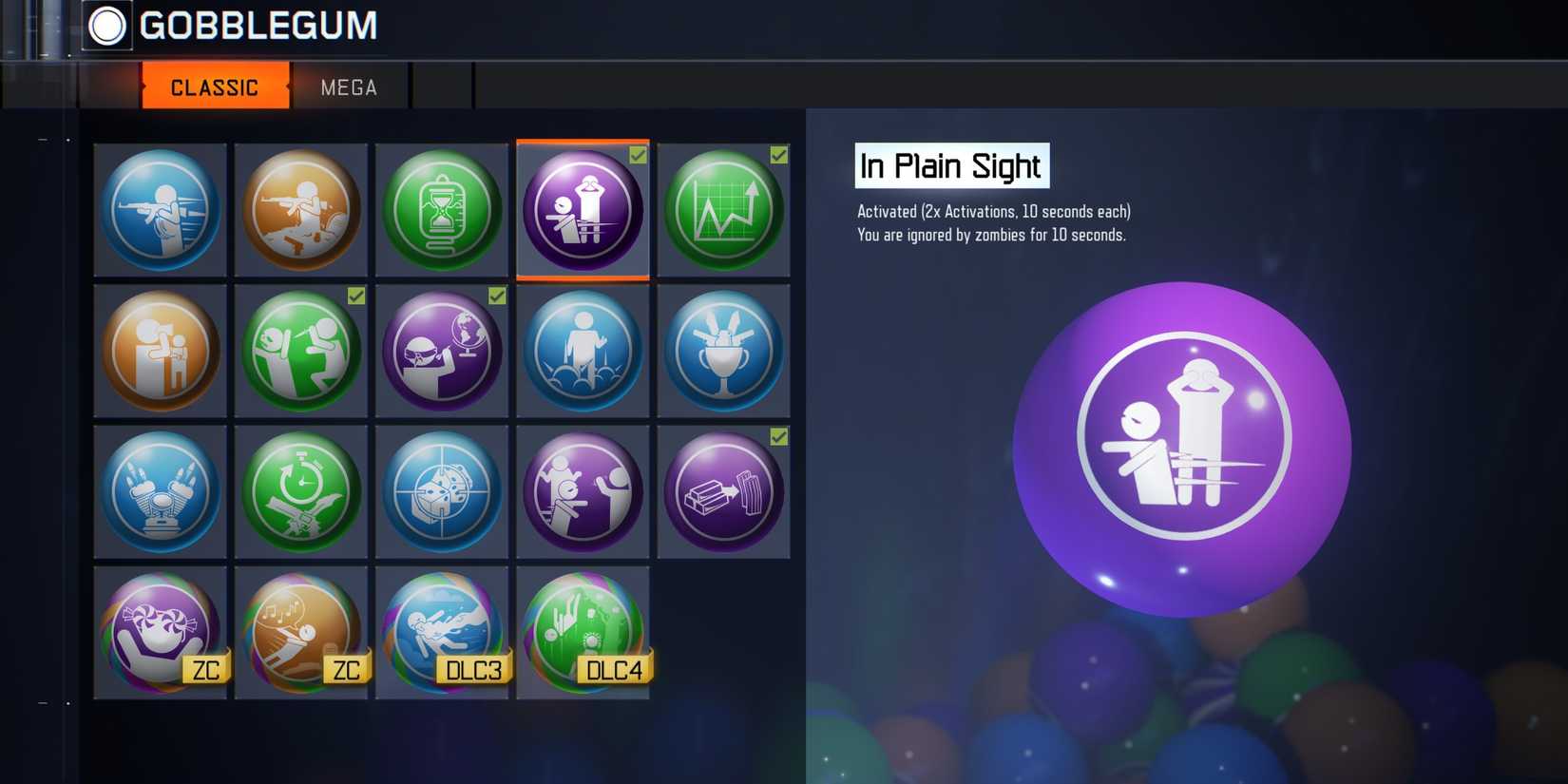Toggle the checkmark on the green graph gobblegum
Screen dimensions: 1568x784
(x=777, y=156)
